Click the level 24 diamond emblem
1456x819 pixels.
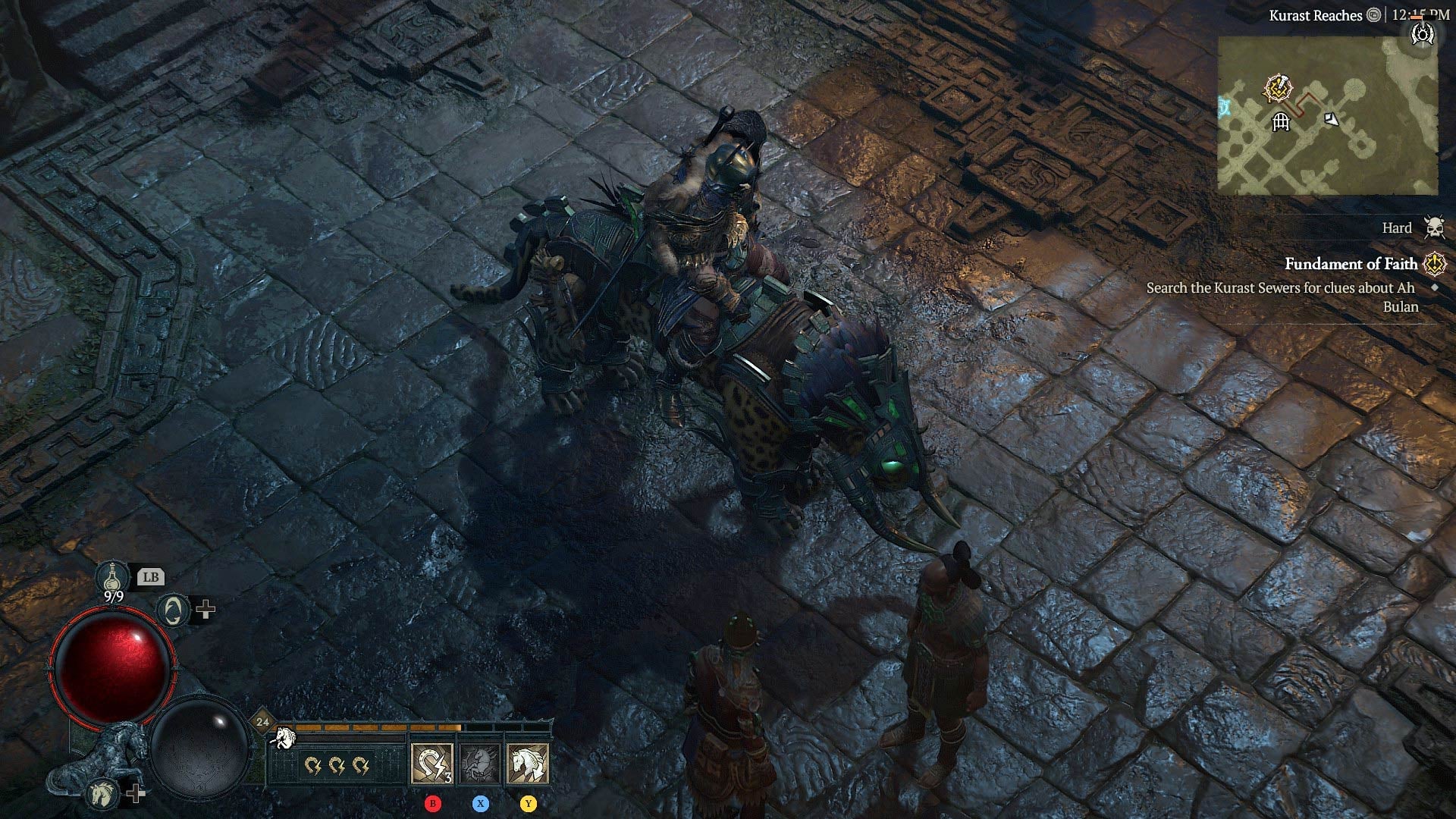(x=263, y=720)
